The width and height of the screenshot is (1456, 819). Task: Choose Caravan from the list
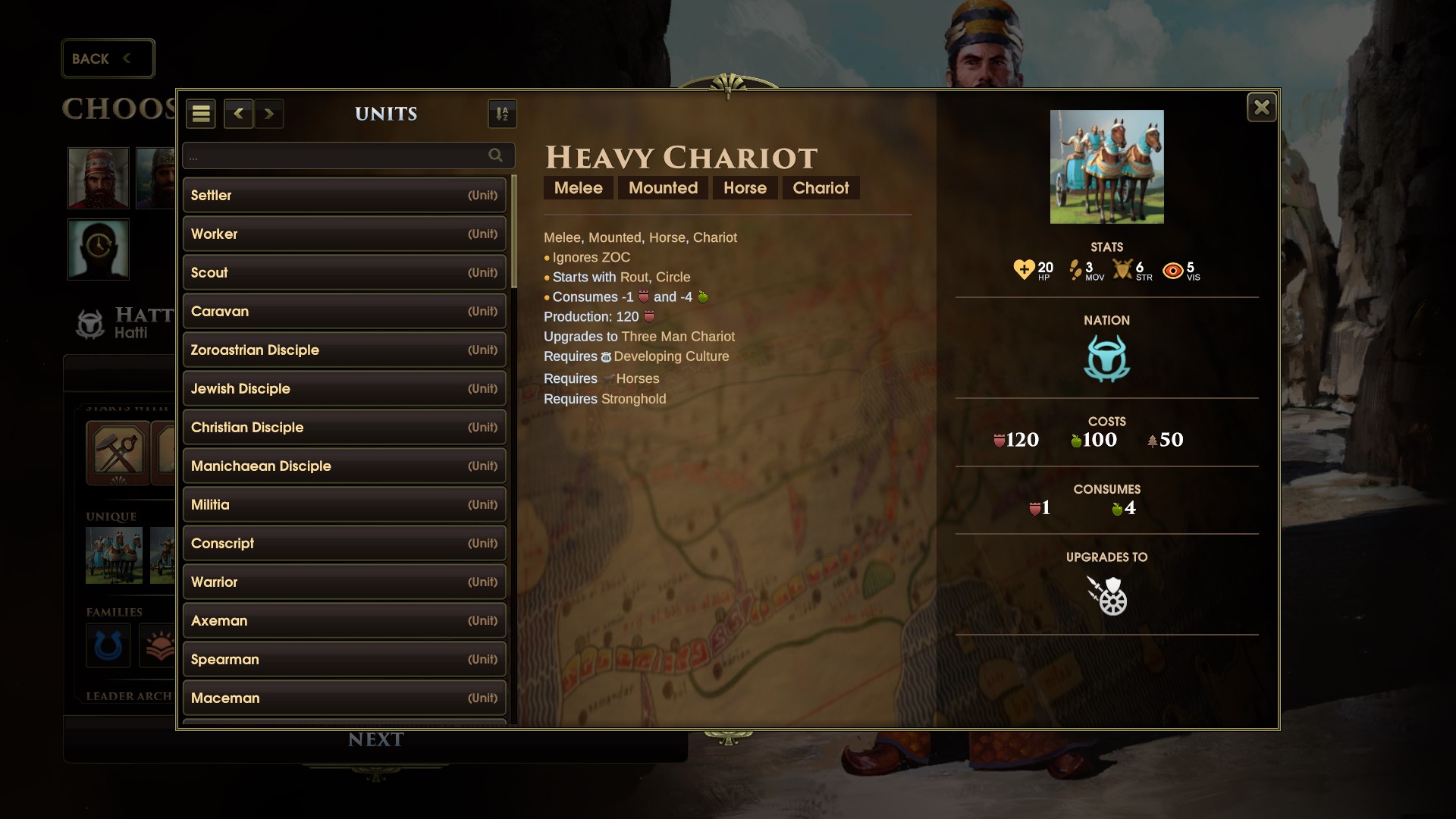pos(344,311)
